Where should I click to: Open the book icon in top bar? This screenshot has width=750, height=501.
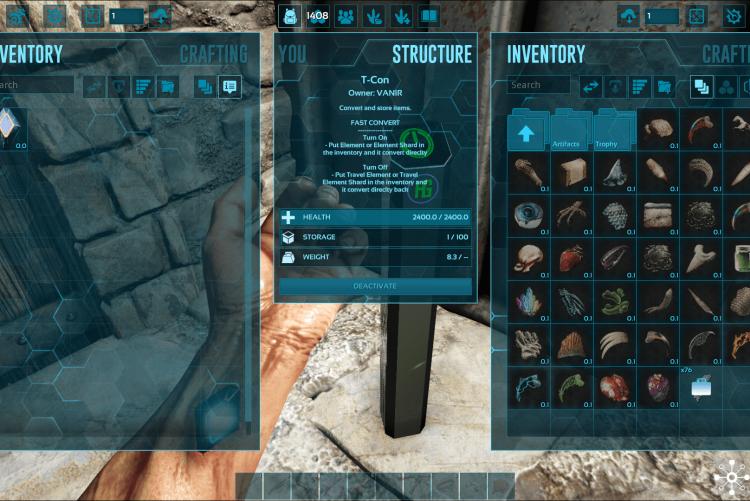pos(429,16)
